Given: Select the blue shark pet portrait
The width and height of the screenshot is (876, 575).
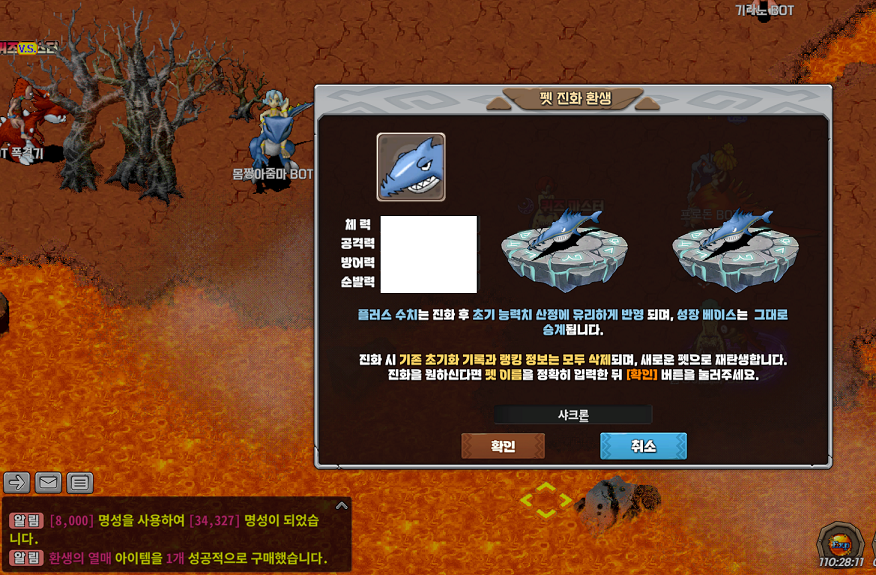Looking at the screenshot, I should [x=411, y=167].
